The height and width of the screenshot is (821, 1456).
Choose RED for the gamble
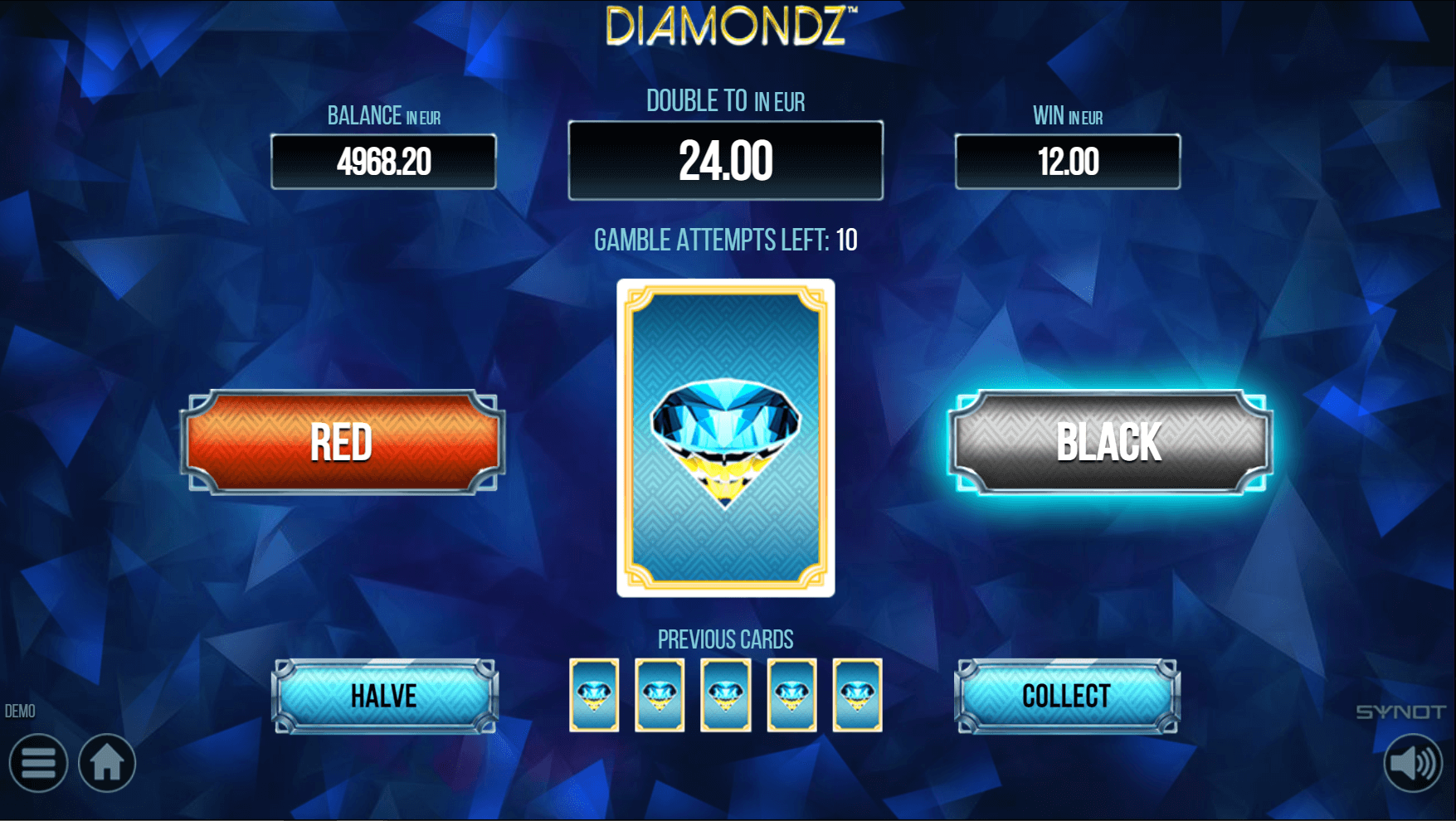click(341, 444)
